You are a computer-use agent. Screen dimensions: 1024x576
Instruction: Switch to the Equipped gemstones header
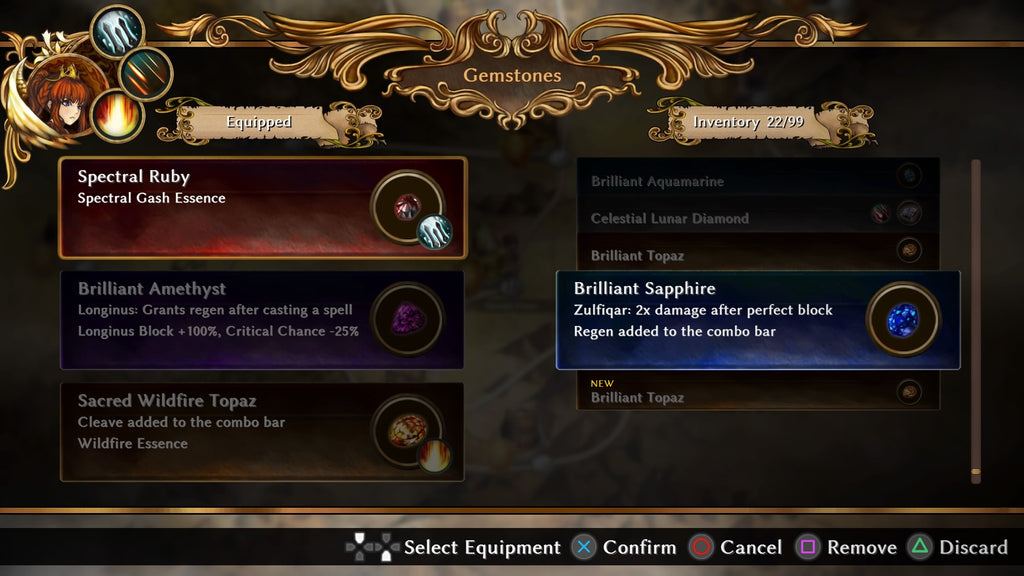click(258, 122)
